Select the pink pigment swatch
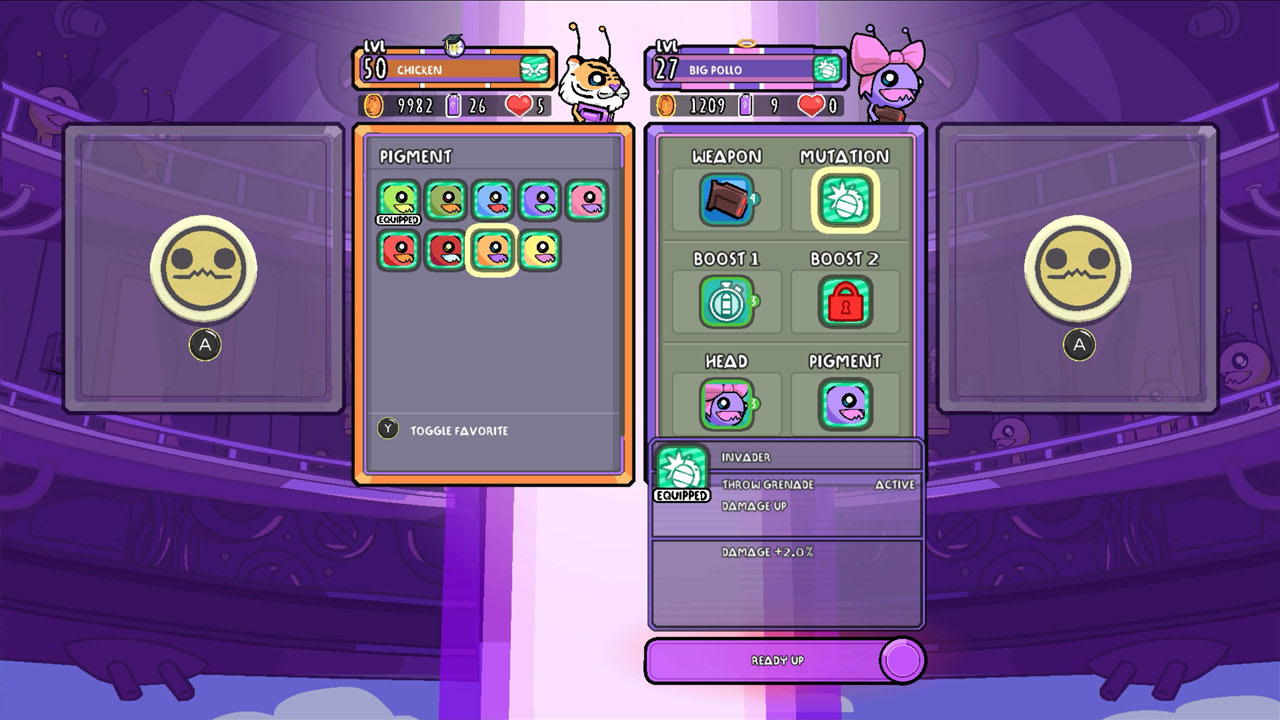This screenshot has width=1280, height=720. point(589,199)
